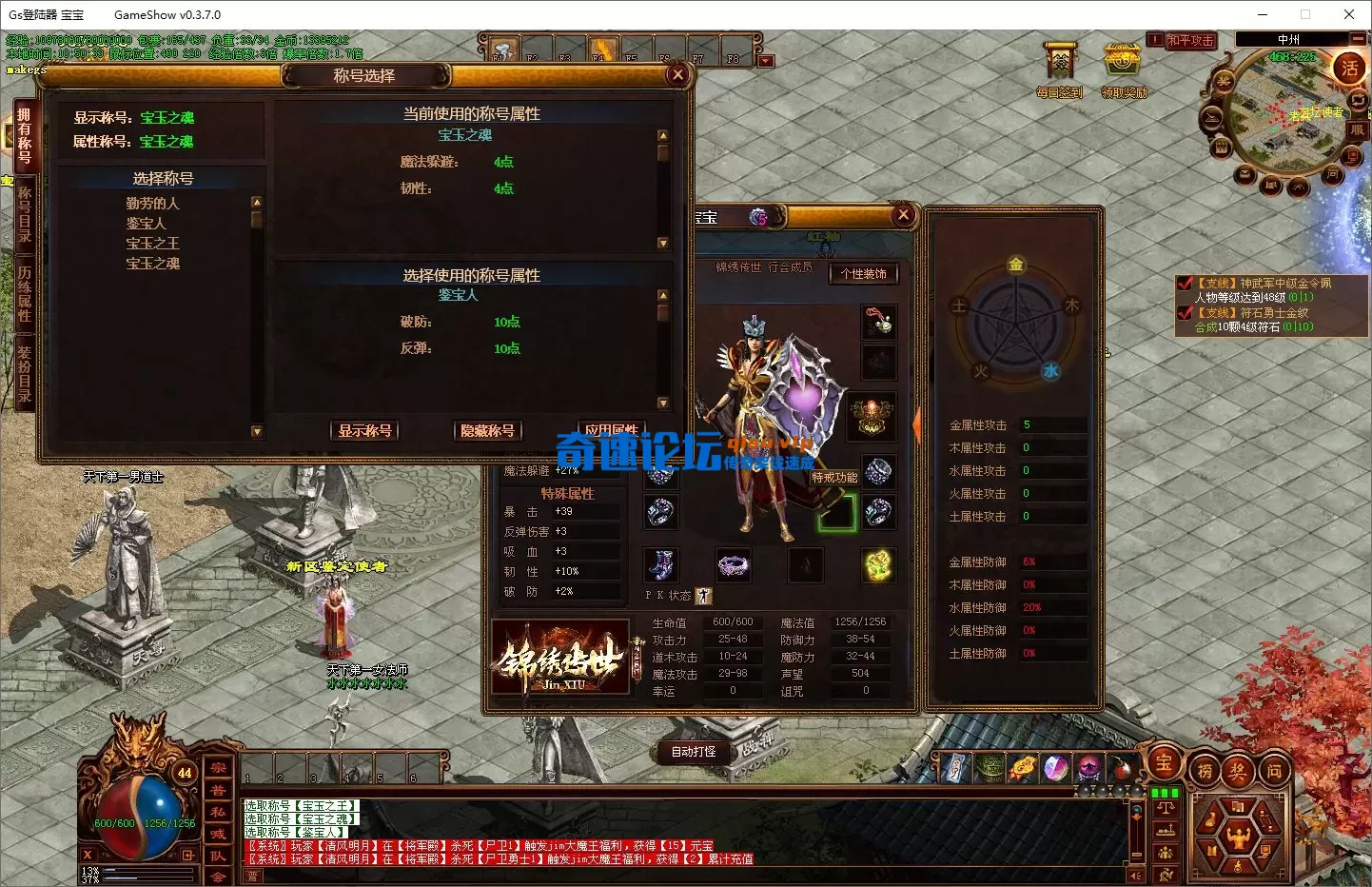Click the PK 状态 icon in character panel

click(704, 596)
